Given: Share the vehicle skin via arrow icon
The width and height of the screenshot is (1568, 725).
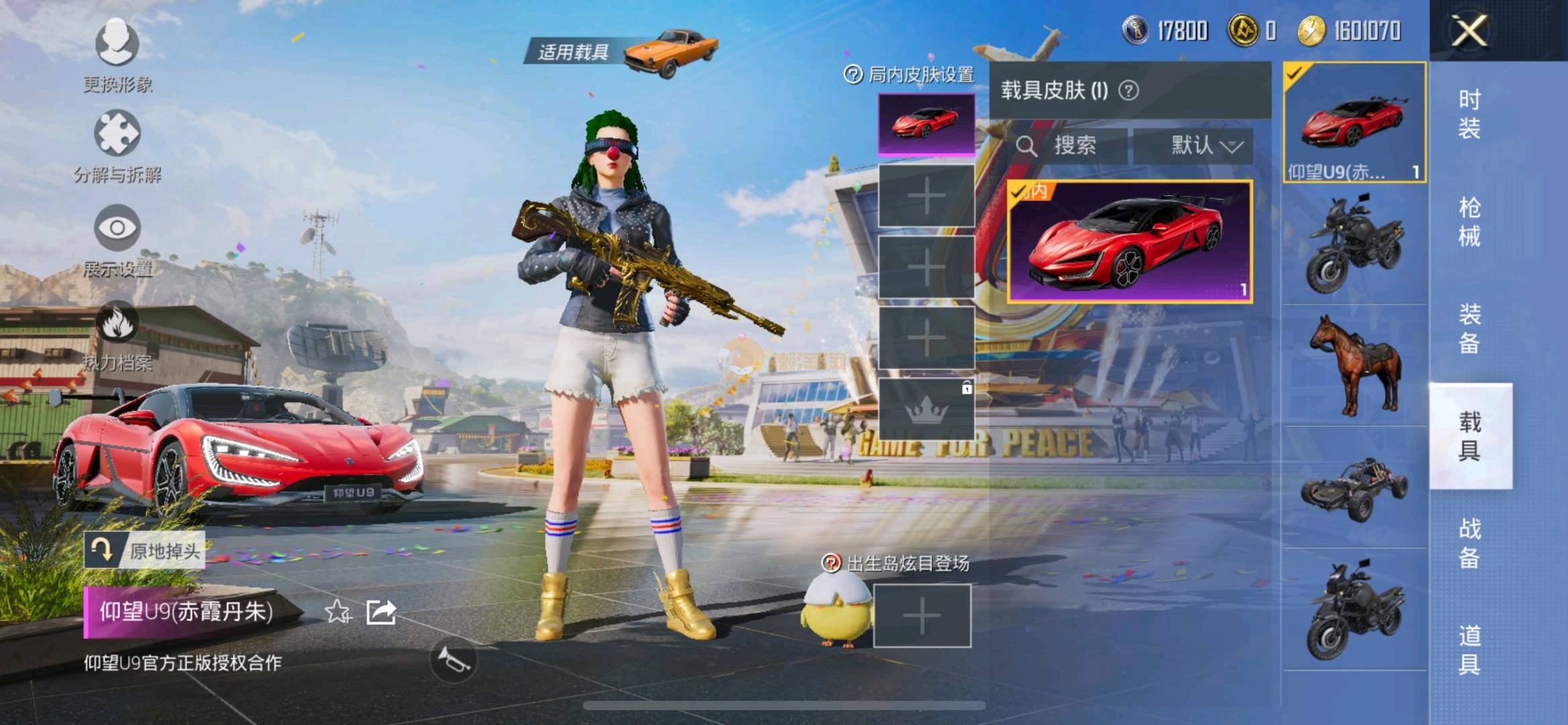Looking at the screenshot, I should click(381, 612).
